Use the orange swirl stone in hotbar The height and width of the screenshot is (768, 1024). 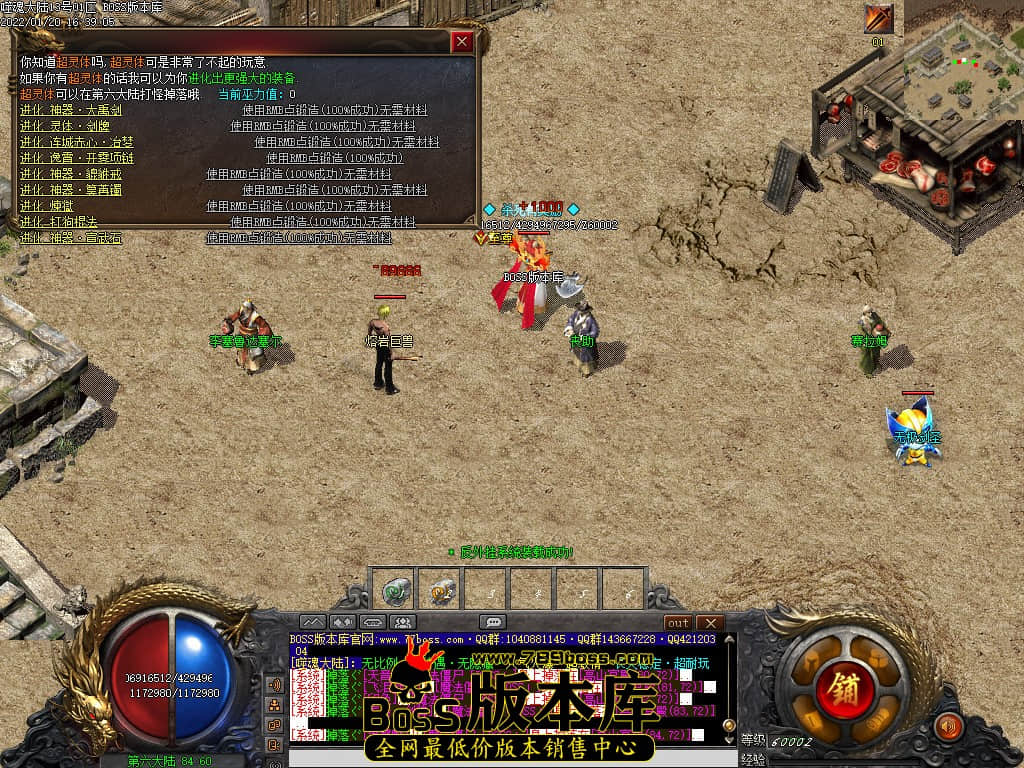[x=441, y=591]
